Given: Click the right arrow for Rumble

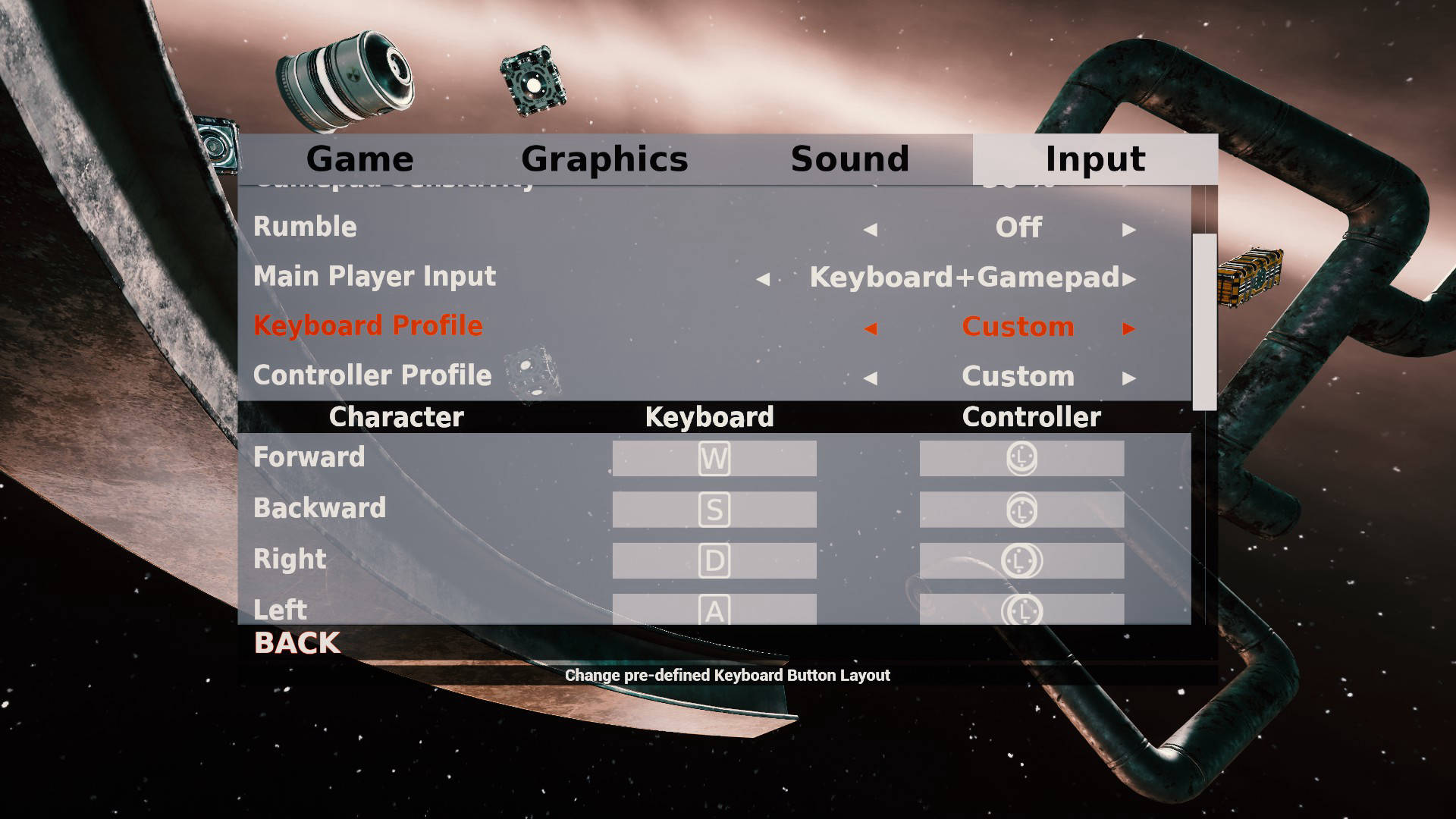Looking at the screenshot, I should pyautogui.click(x=1128, y=229).
